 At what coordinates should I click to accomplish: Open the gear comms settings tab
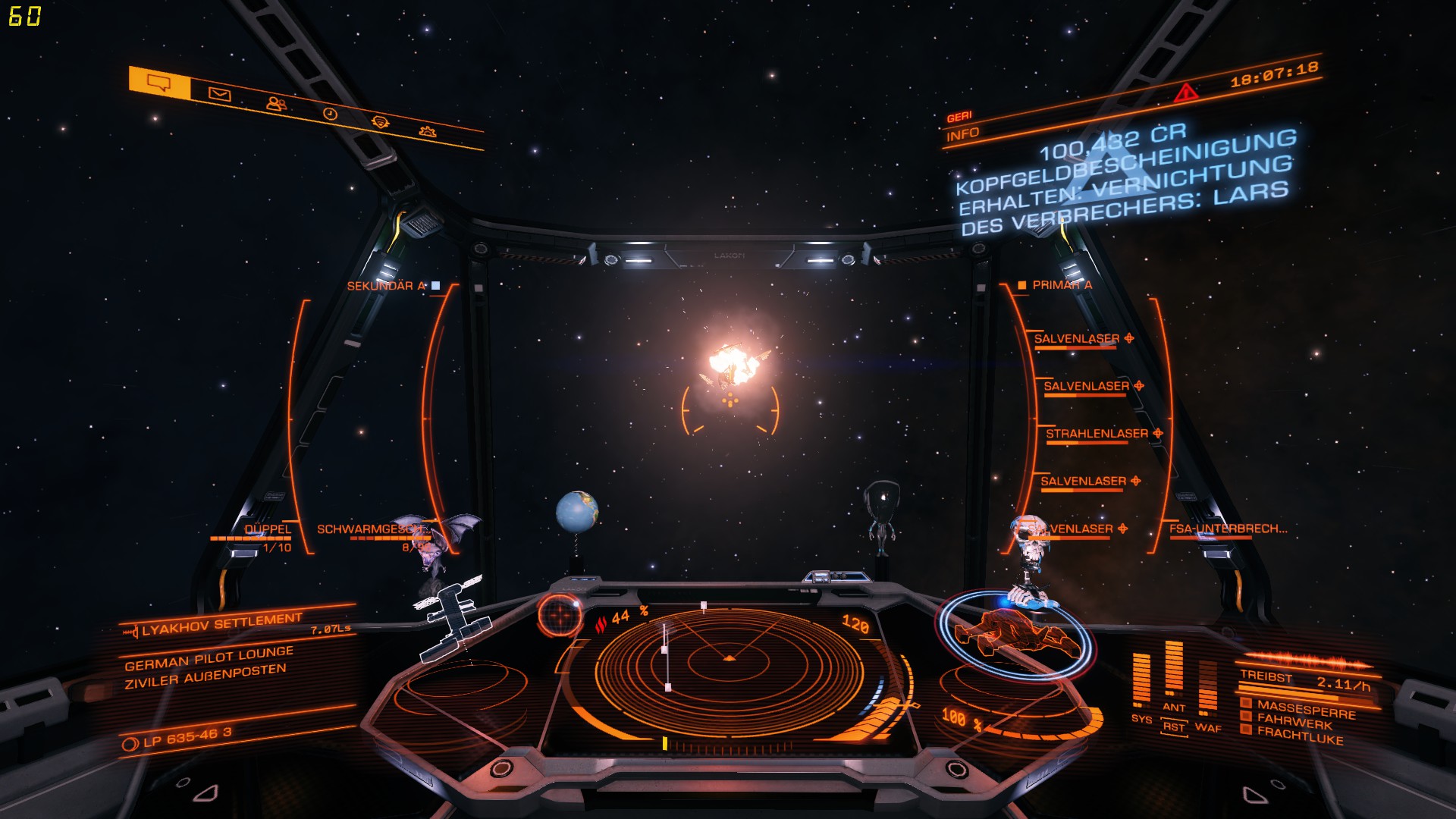428,131
